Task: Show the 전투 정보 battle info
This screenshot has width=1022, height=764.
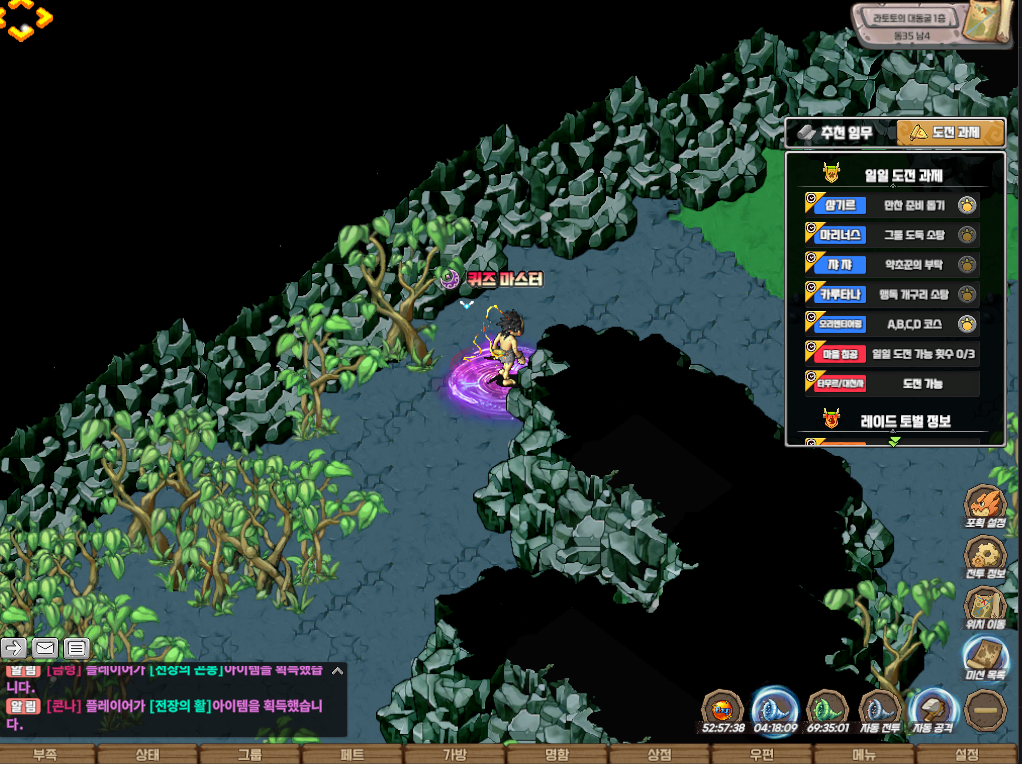Action: 985,556
